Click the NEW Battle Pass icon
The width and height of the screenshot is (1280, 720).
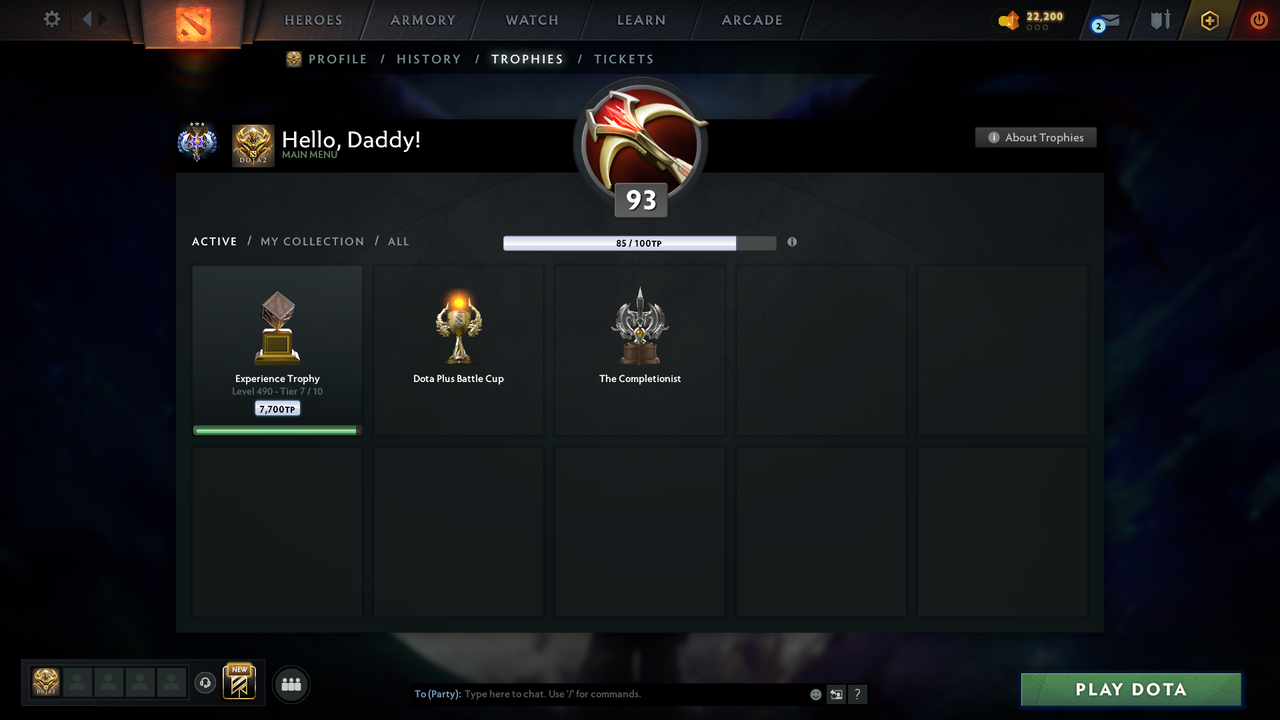pos(238,683)
